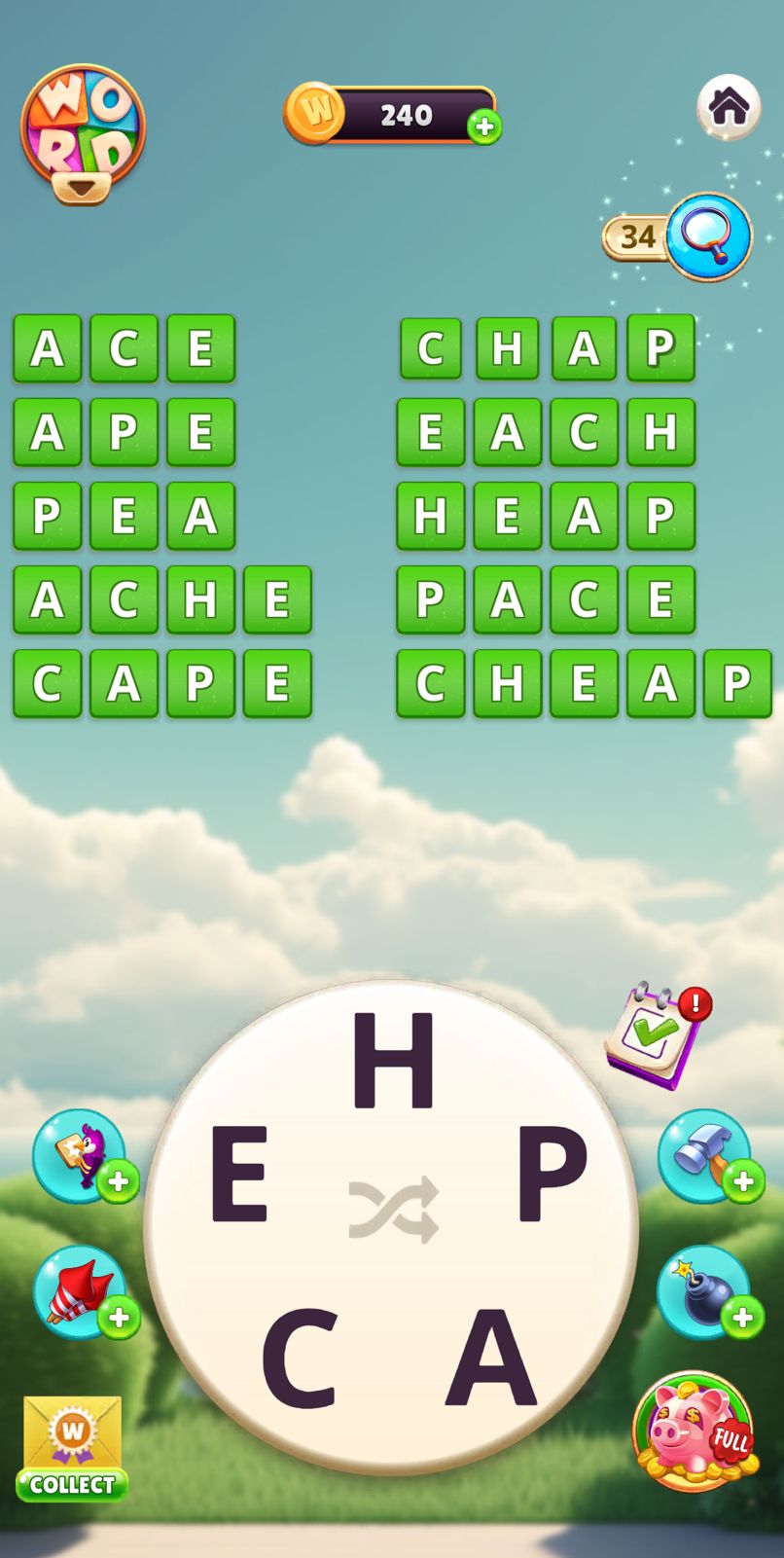Open the full piggy bank
This screenshot has height=1558, width=784.
click(695, 1431)
